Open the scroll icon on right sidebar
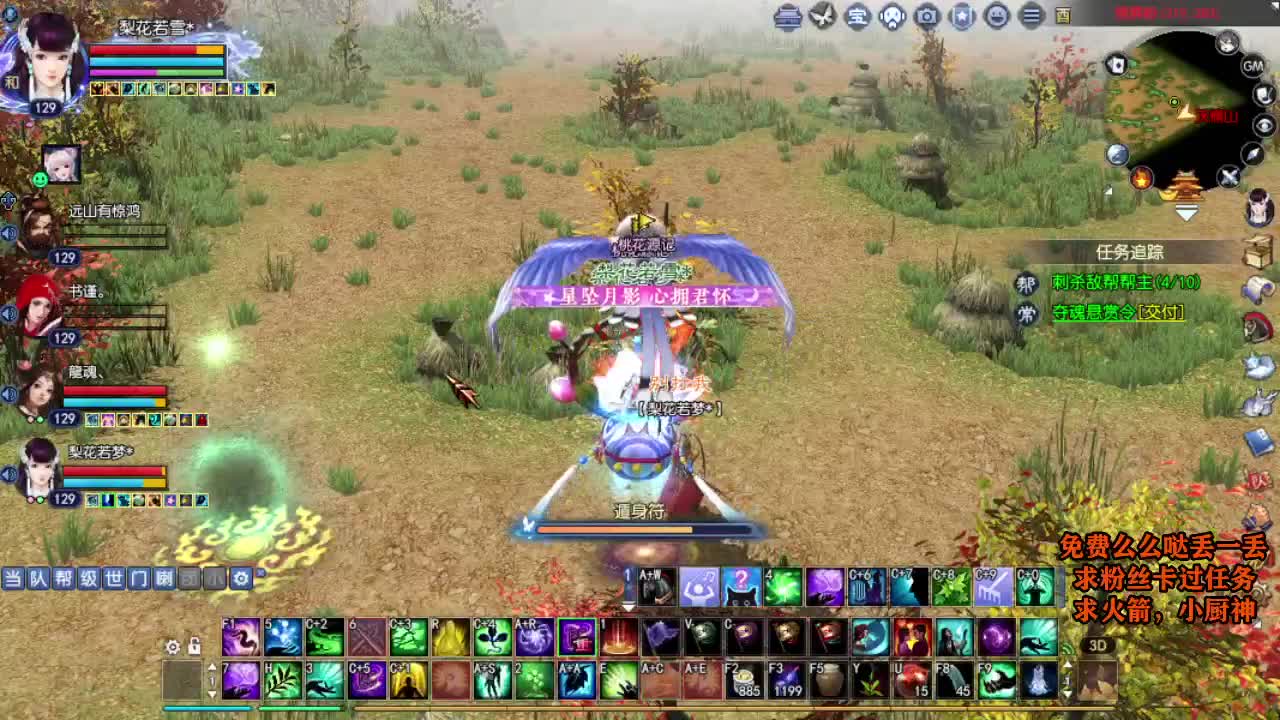Viewport: 1280px width, 720px height. pos(1256,289)
